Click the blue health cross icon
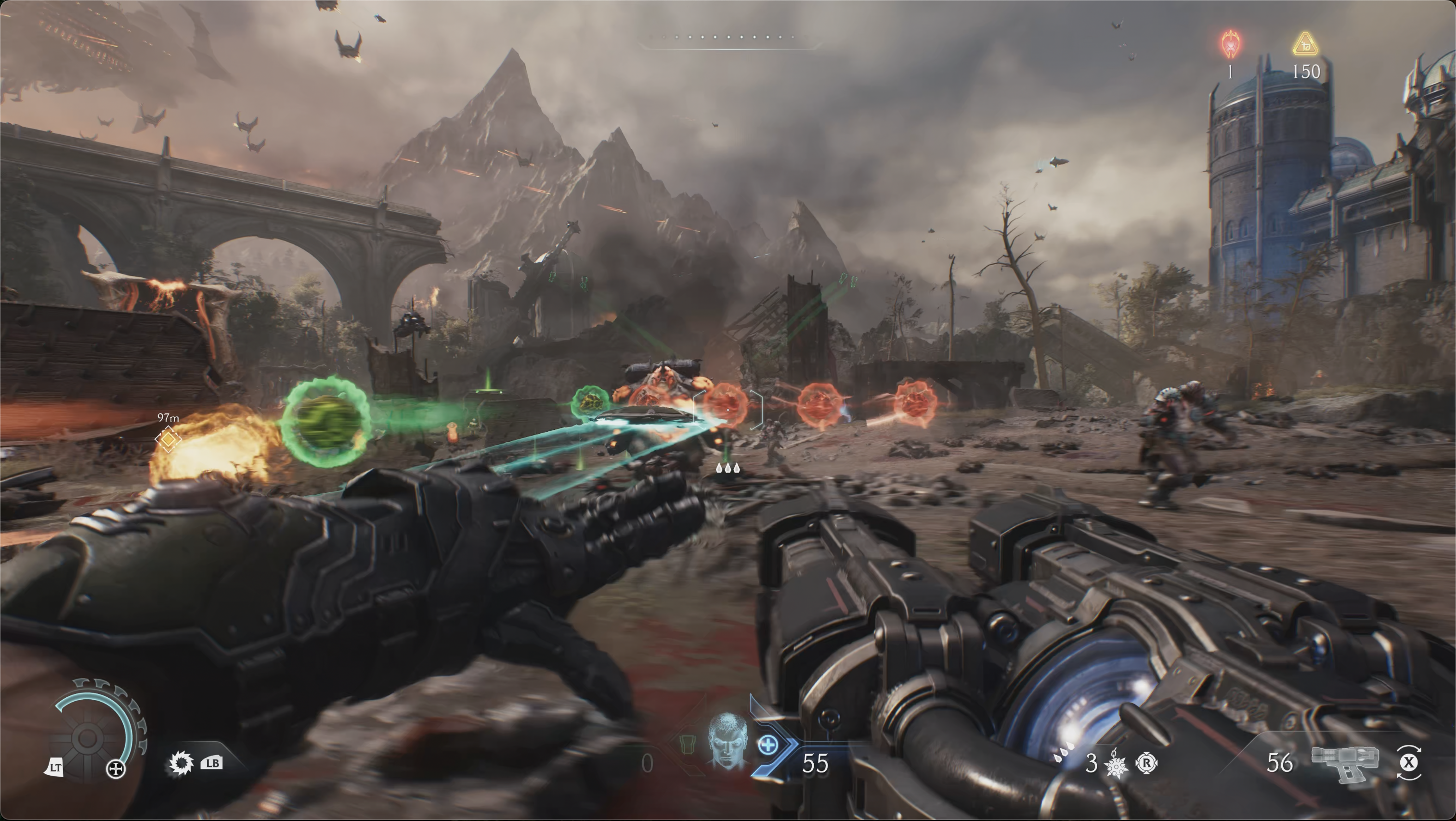 point(767,744)
